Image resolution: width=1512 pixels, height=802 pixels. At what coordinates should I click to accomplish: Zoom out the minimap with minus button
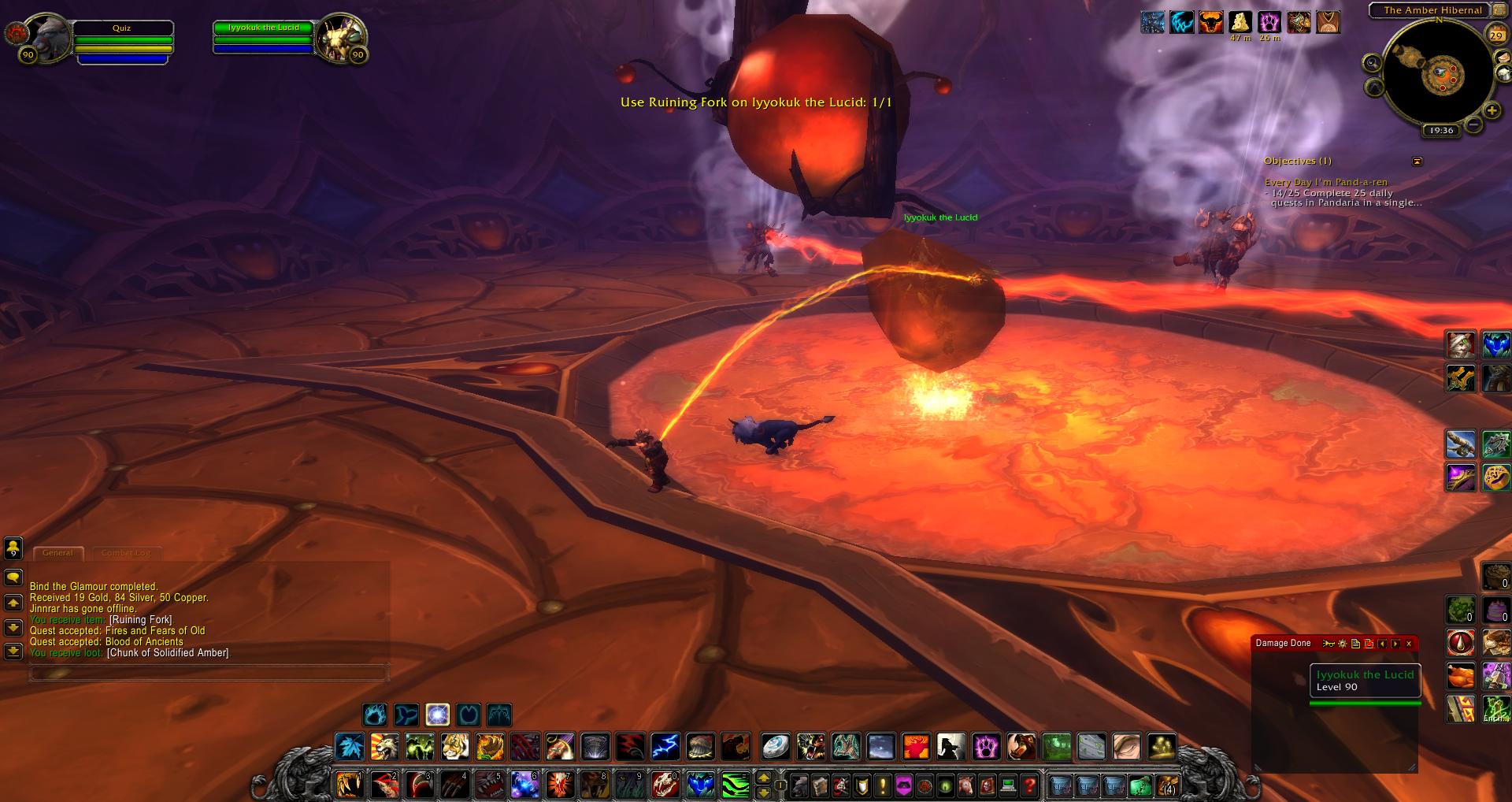point(1473,124)
